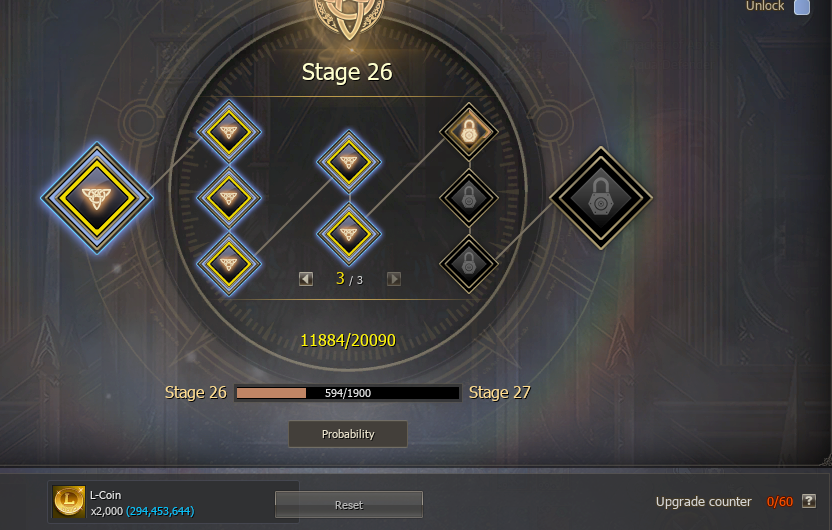Open the Upgrade counter help question mark
Screen dimensions: 832x530
click(809, 501)
